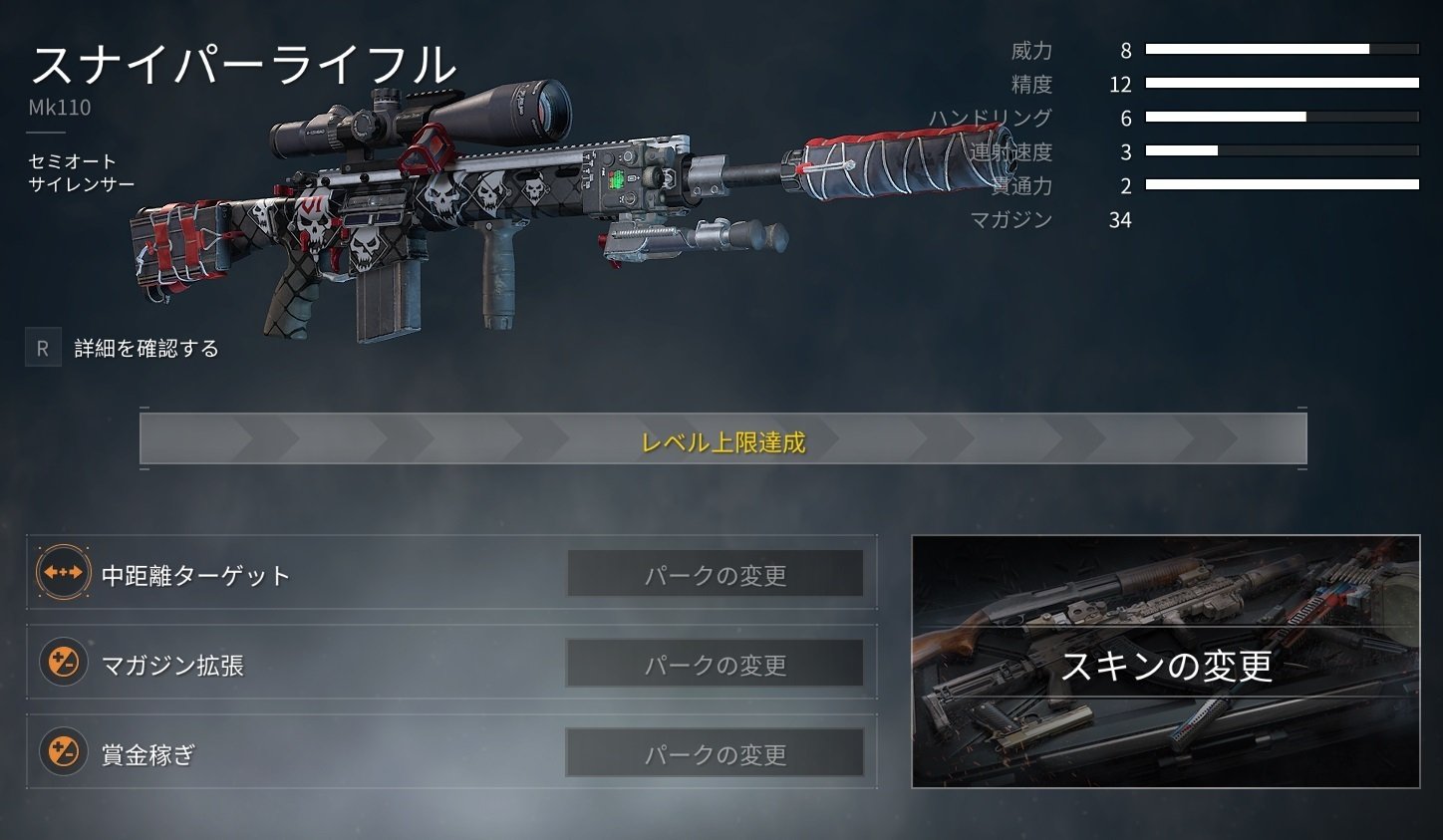Click the セミオート attribute label
Viewport: 1443px width, 840px height.
click(x=75, y=161)
